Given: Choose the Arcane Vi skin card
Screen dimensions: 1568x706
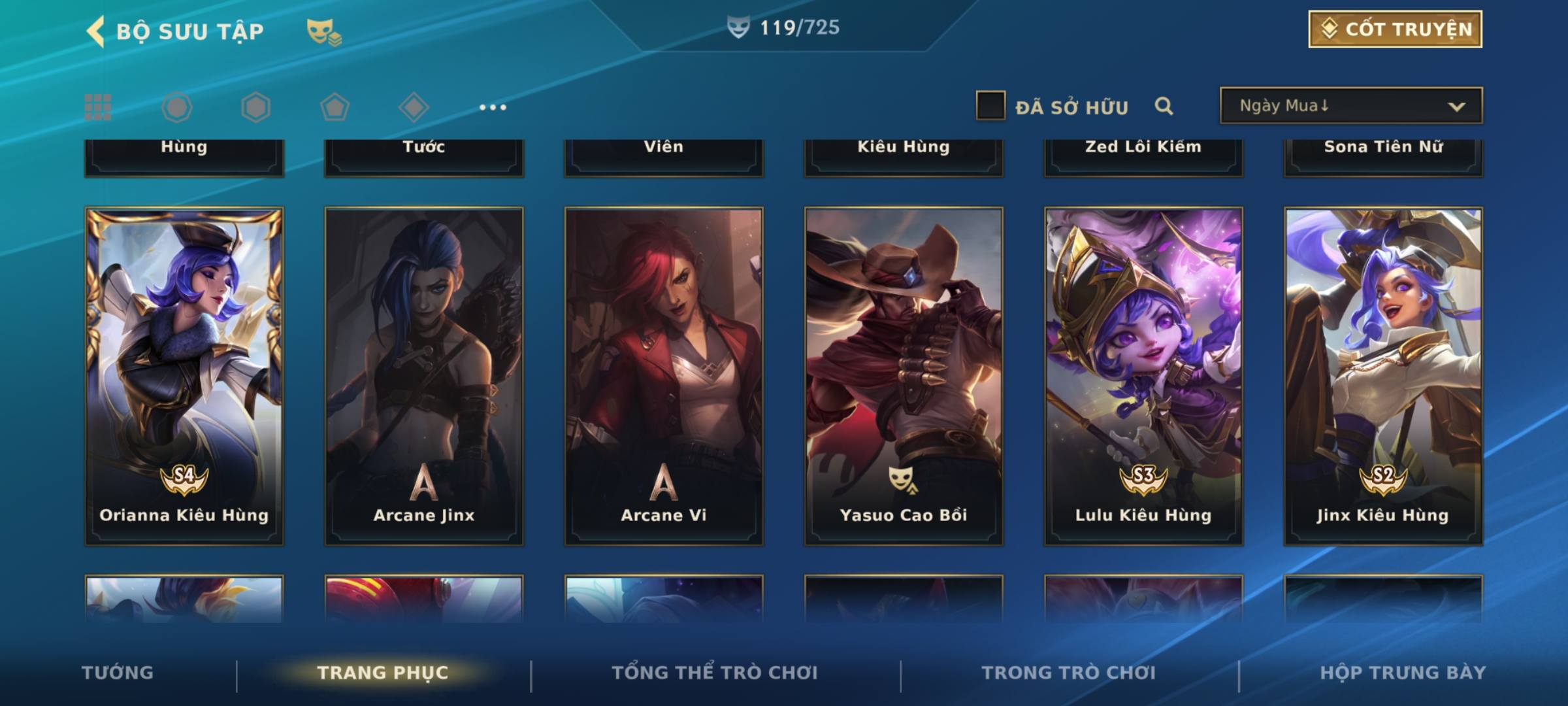Looking at the screenshot, I should pyautogui.click(x=664, y=376).
